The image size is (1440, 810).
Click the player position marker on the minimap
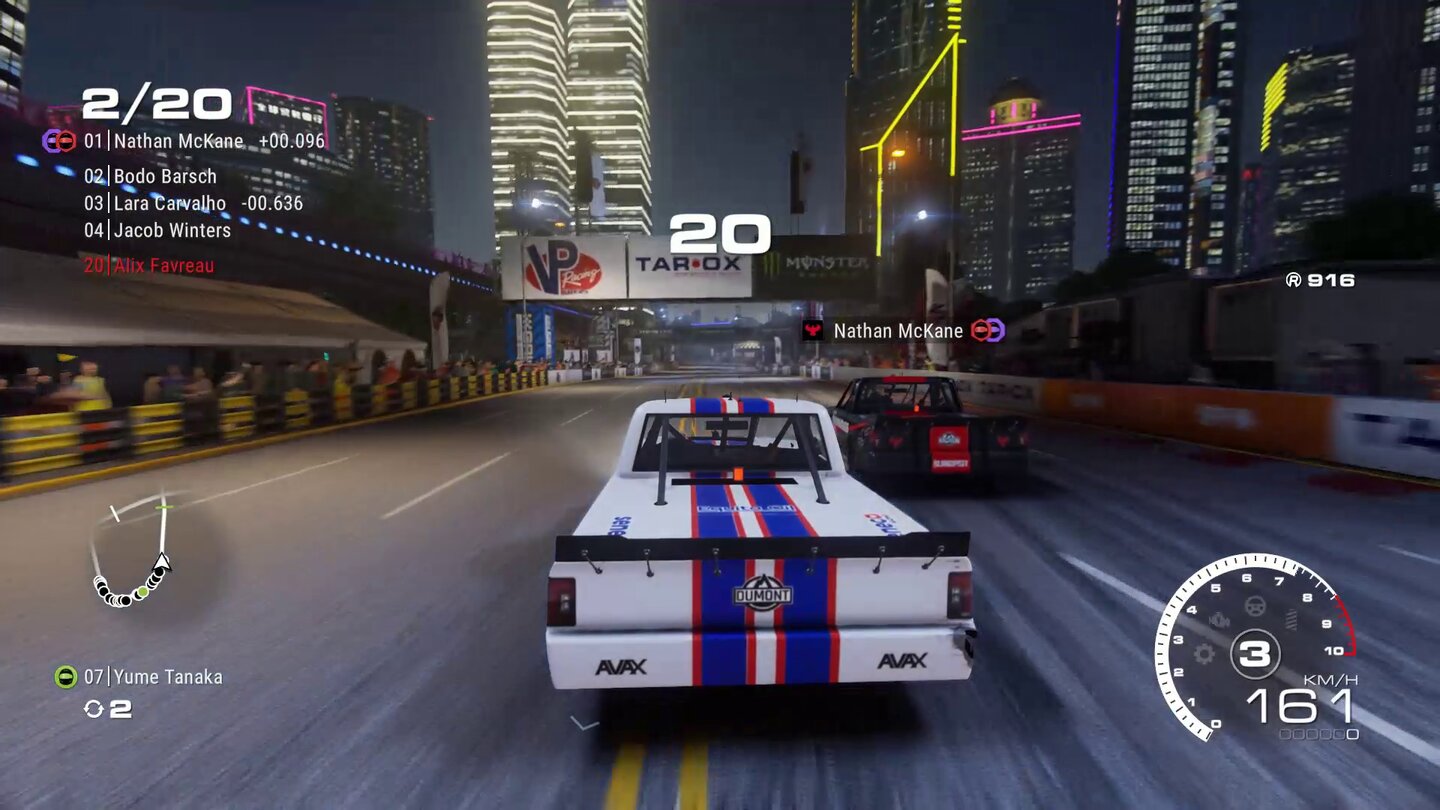point(161,562)
